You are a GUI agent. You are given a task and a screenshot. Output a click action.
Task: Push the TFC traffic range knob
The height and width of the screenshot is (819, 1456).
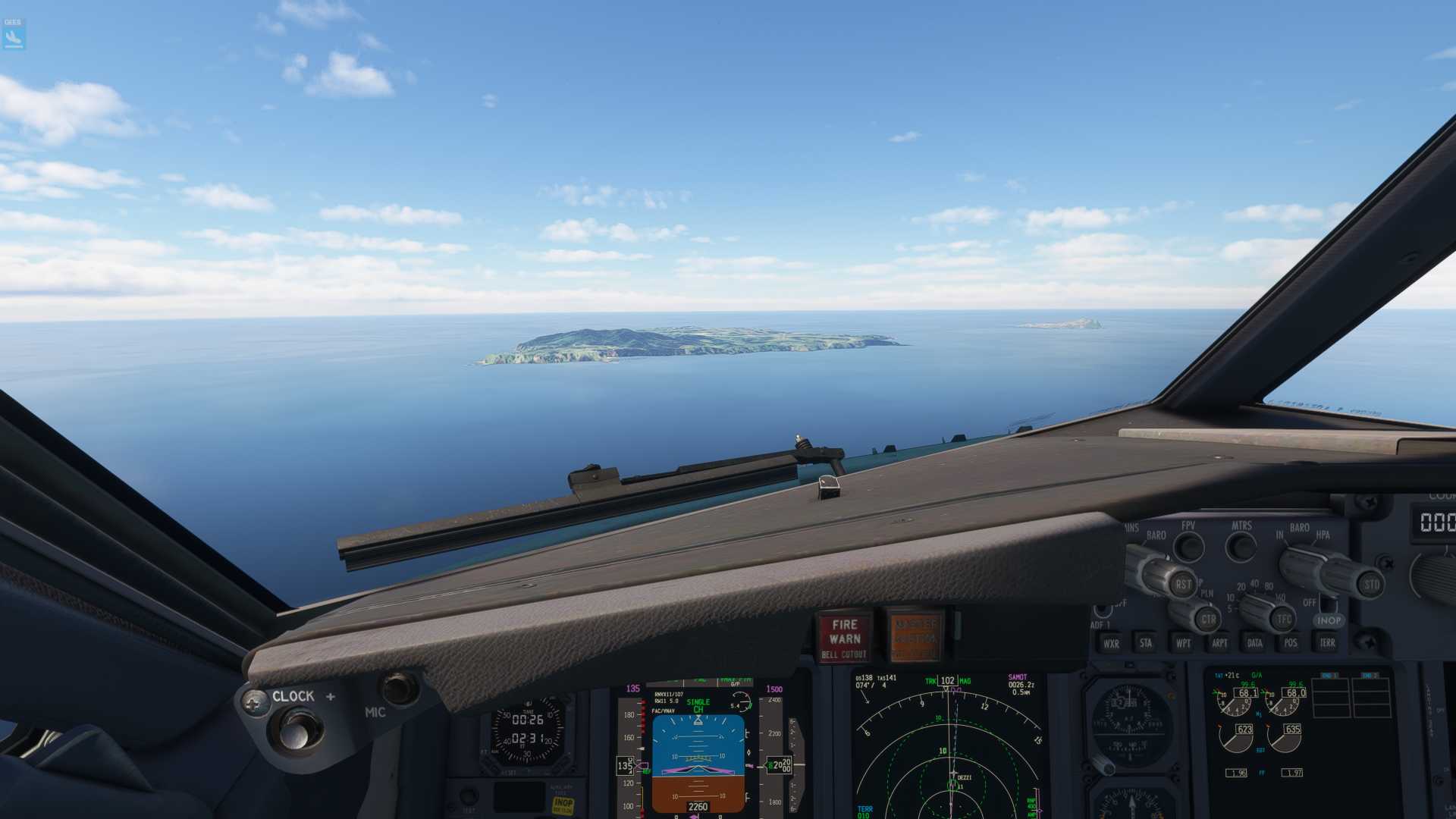click(1283, 620)
